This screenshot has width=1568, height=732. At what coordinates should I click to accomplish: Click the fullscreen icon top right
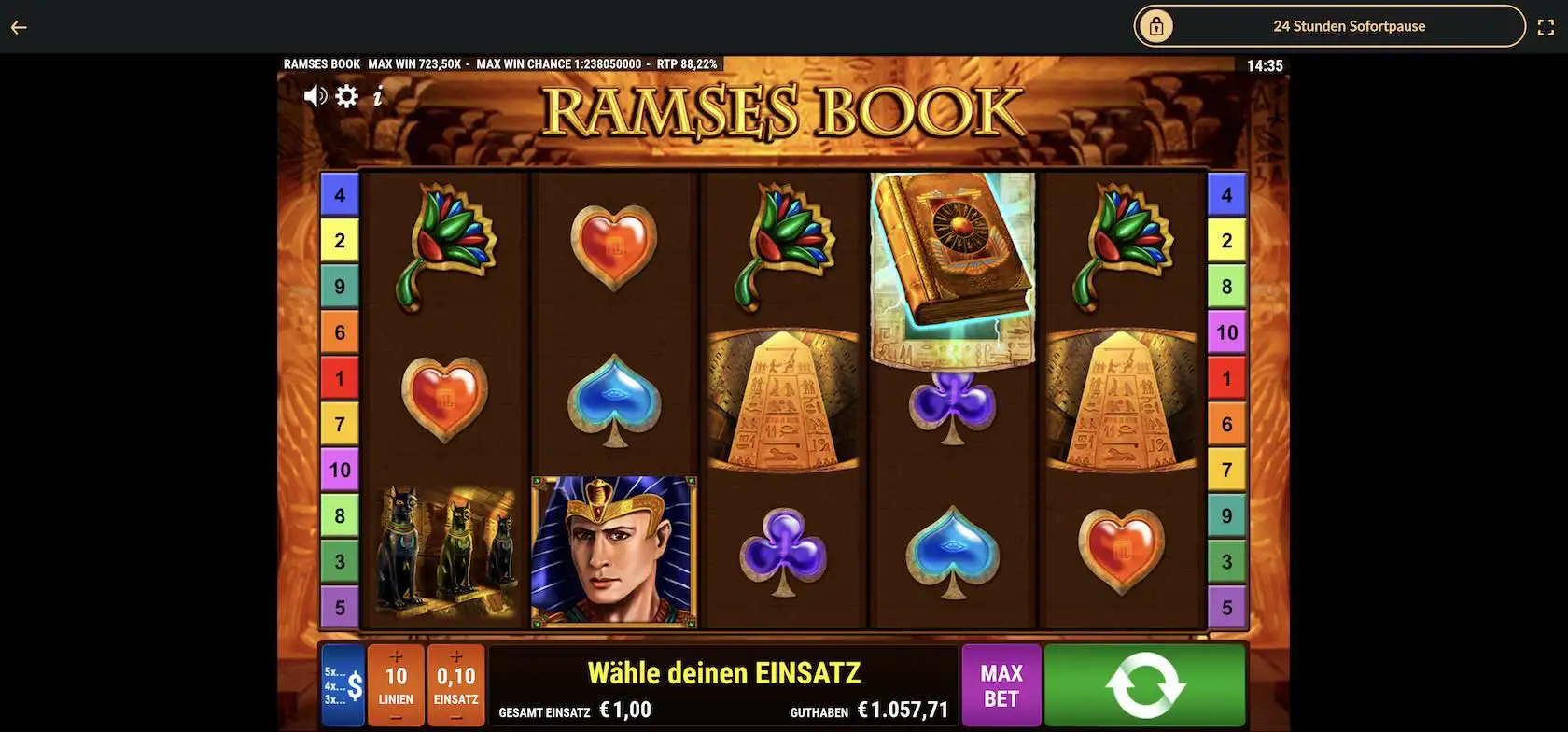point(1548,26)
